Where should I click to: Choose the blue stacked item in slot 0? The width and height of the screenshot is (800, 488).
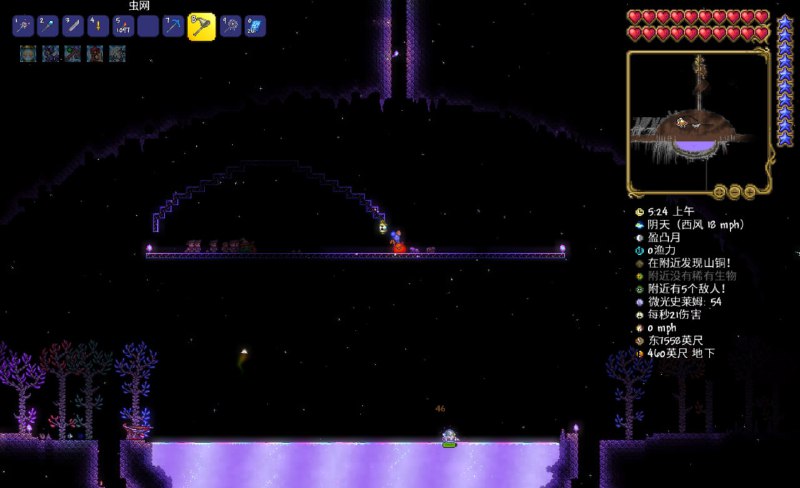(x=256, y=27)
